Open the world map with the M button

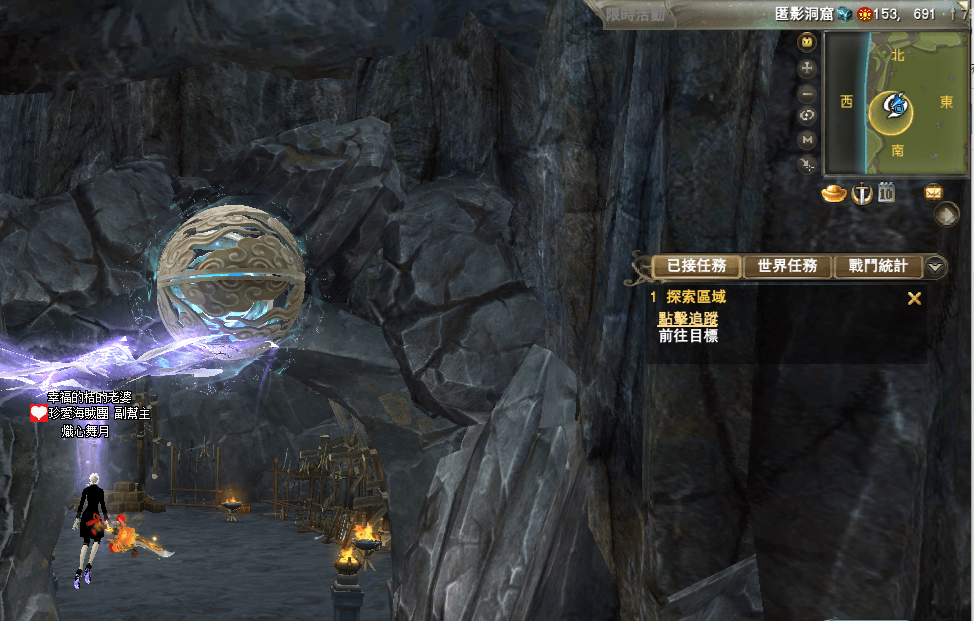click(808, 139)
